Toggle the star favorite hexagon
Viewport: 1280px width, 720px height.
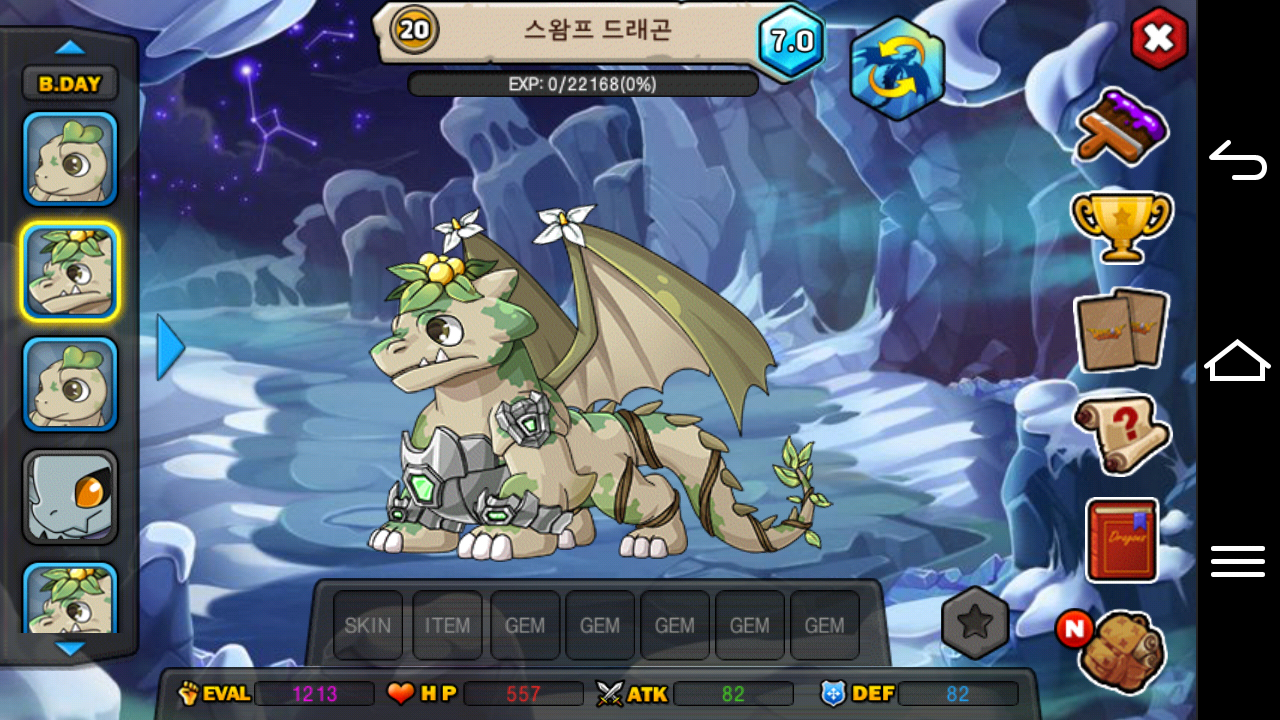[x=975, y=623]
